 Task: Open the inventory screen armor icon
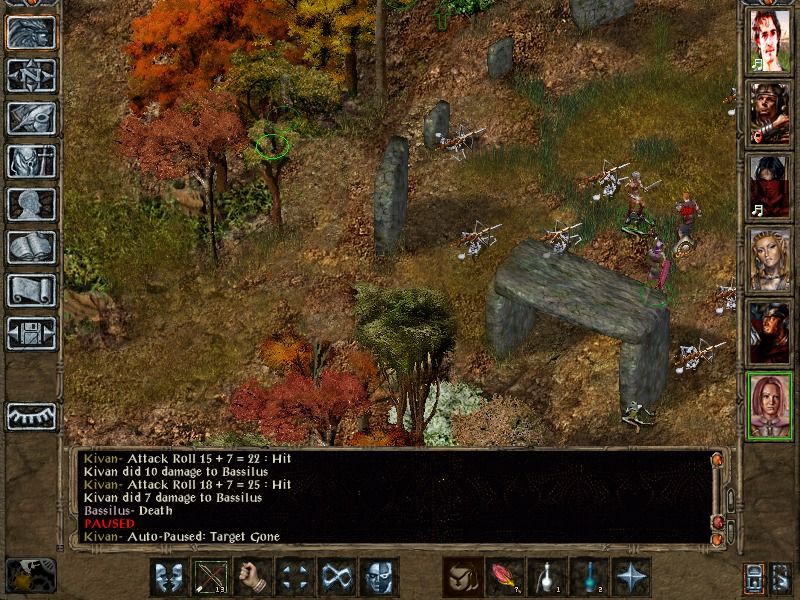coord(31,161)
